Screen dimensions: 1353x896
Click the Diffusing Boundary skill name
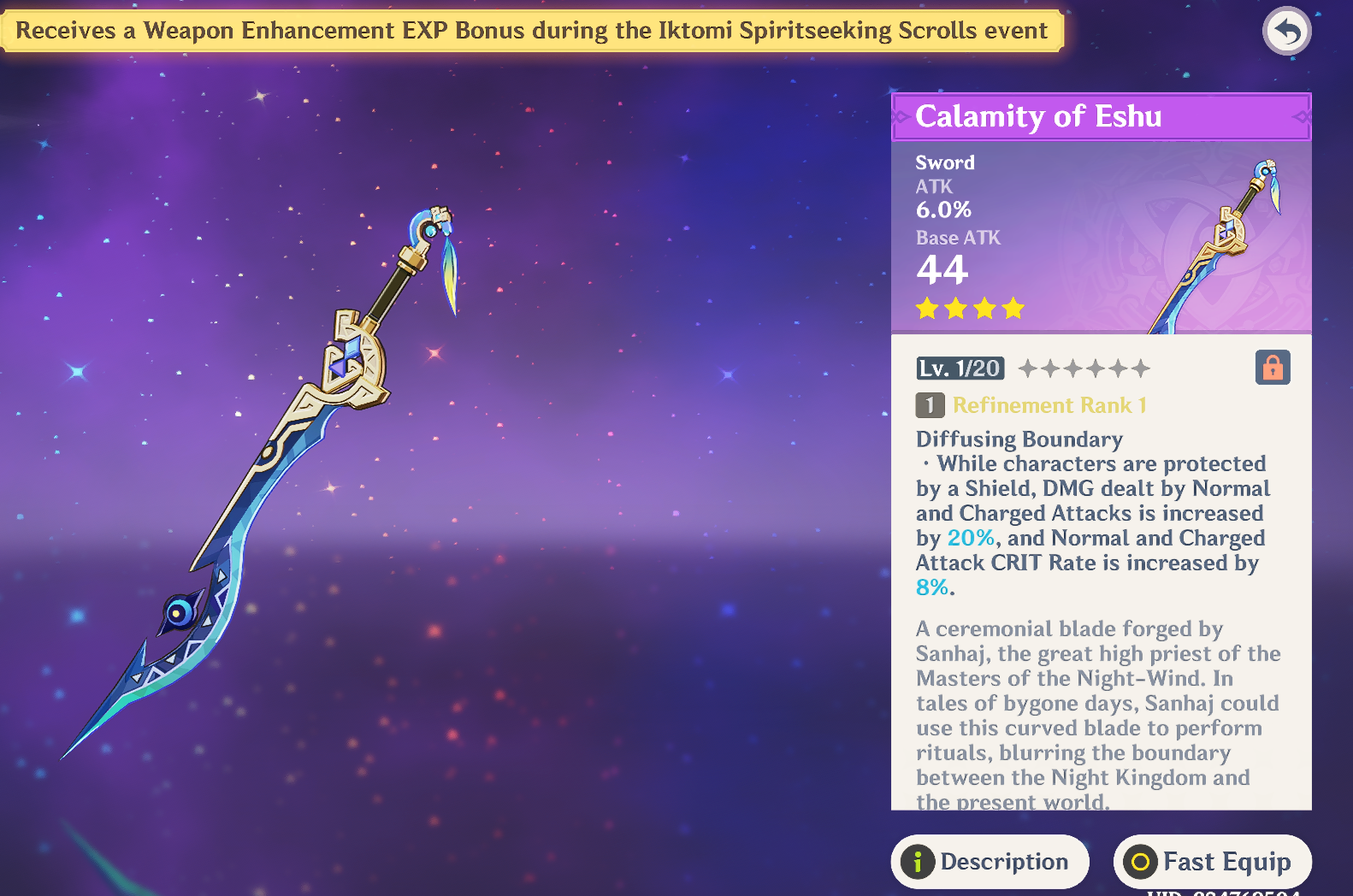[x=1019, y=439]
